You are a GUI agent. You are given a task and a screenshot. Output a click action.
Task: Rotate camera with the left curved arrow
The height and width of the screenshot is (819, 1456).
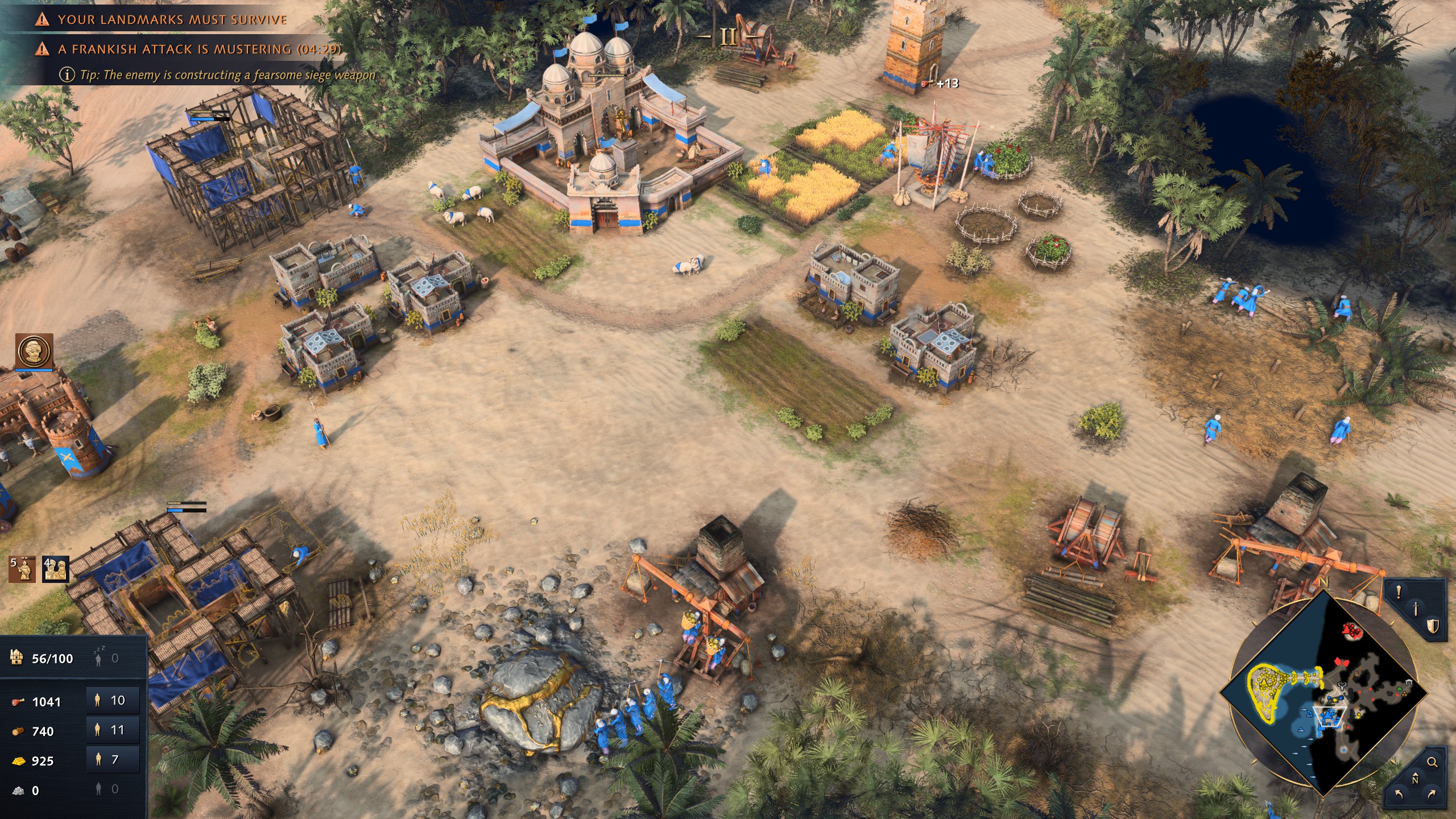pos(1399,794)
